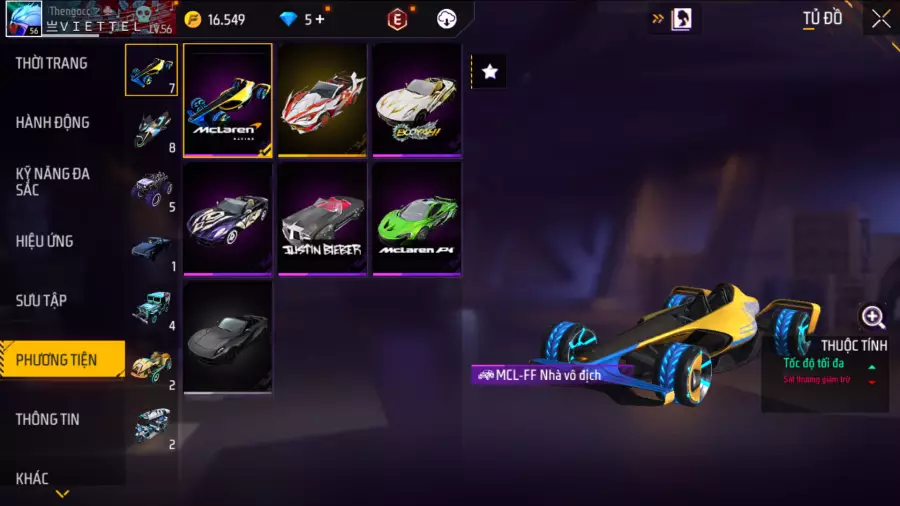Screen dimensions: 900x506
Task: Show the Thông Tin section
Action: [47, 419]
